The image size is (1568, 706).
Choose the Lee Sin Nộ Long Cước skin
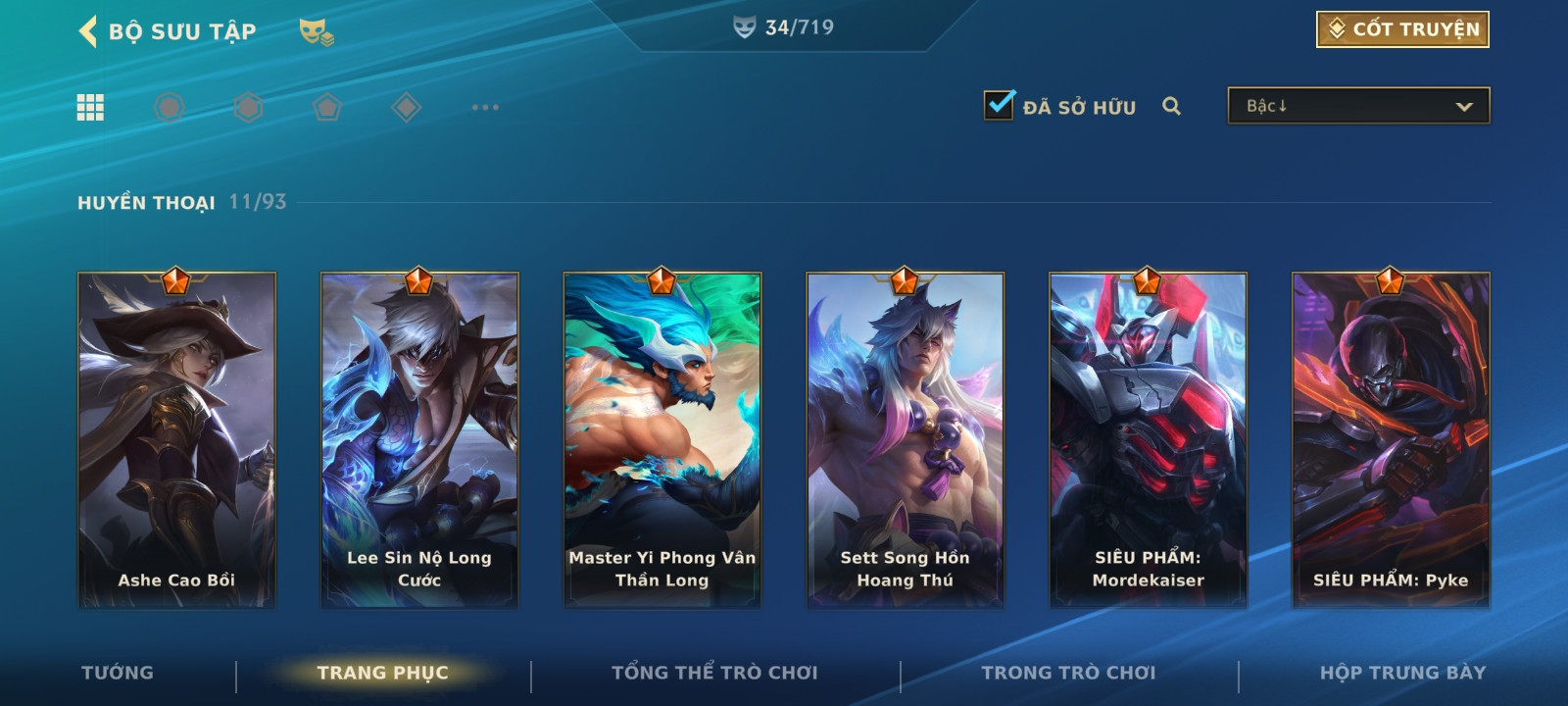(419, 439)
